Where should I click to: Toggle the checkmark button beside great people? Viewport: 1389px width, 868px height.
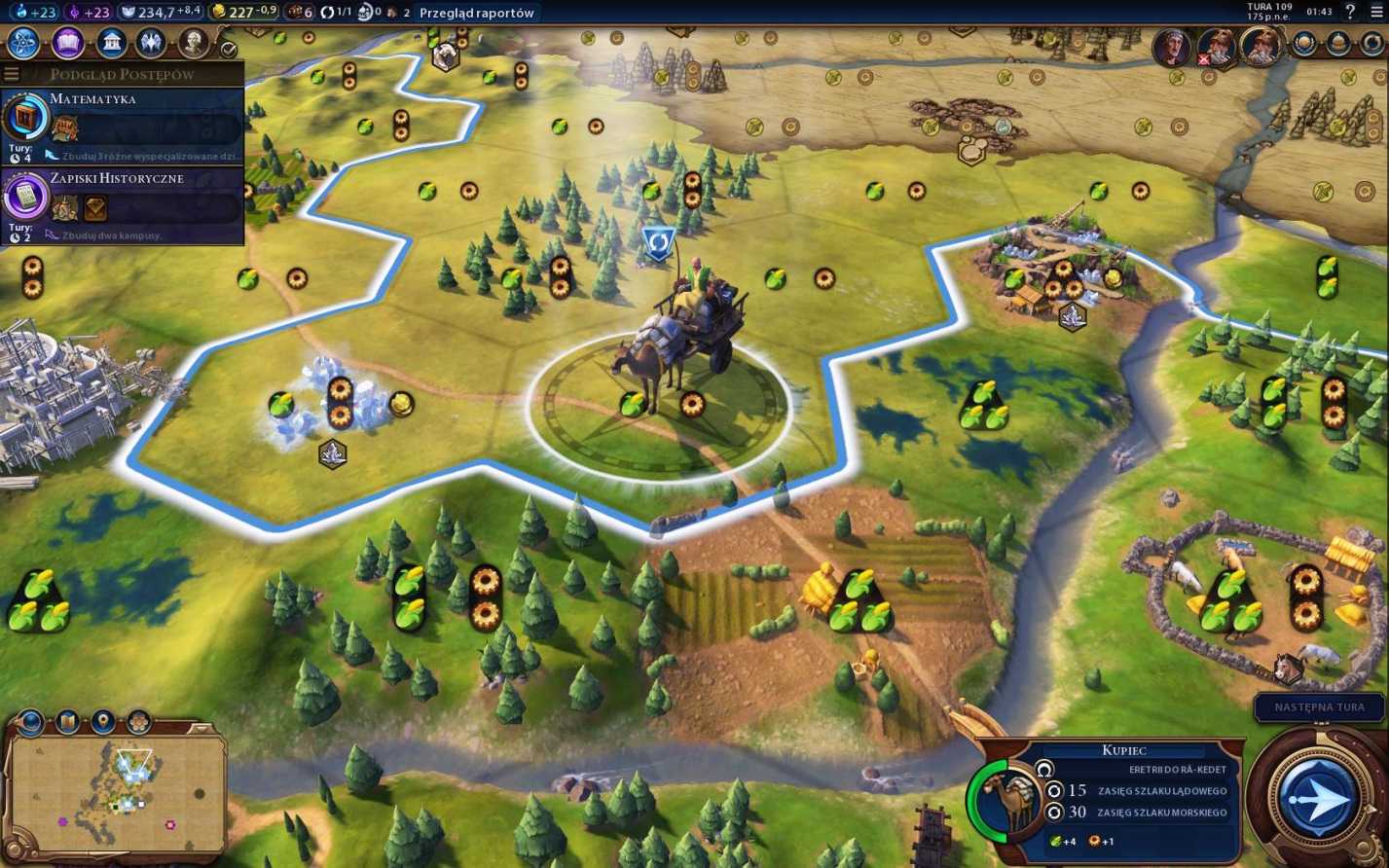click(x=229, y=49)
